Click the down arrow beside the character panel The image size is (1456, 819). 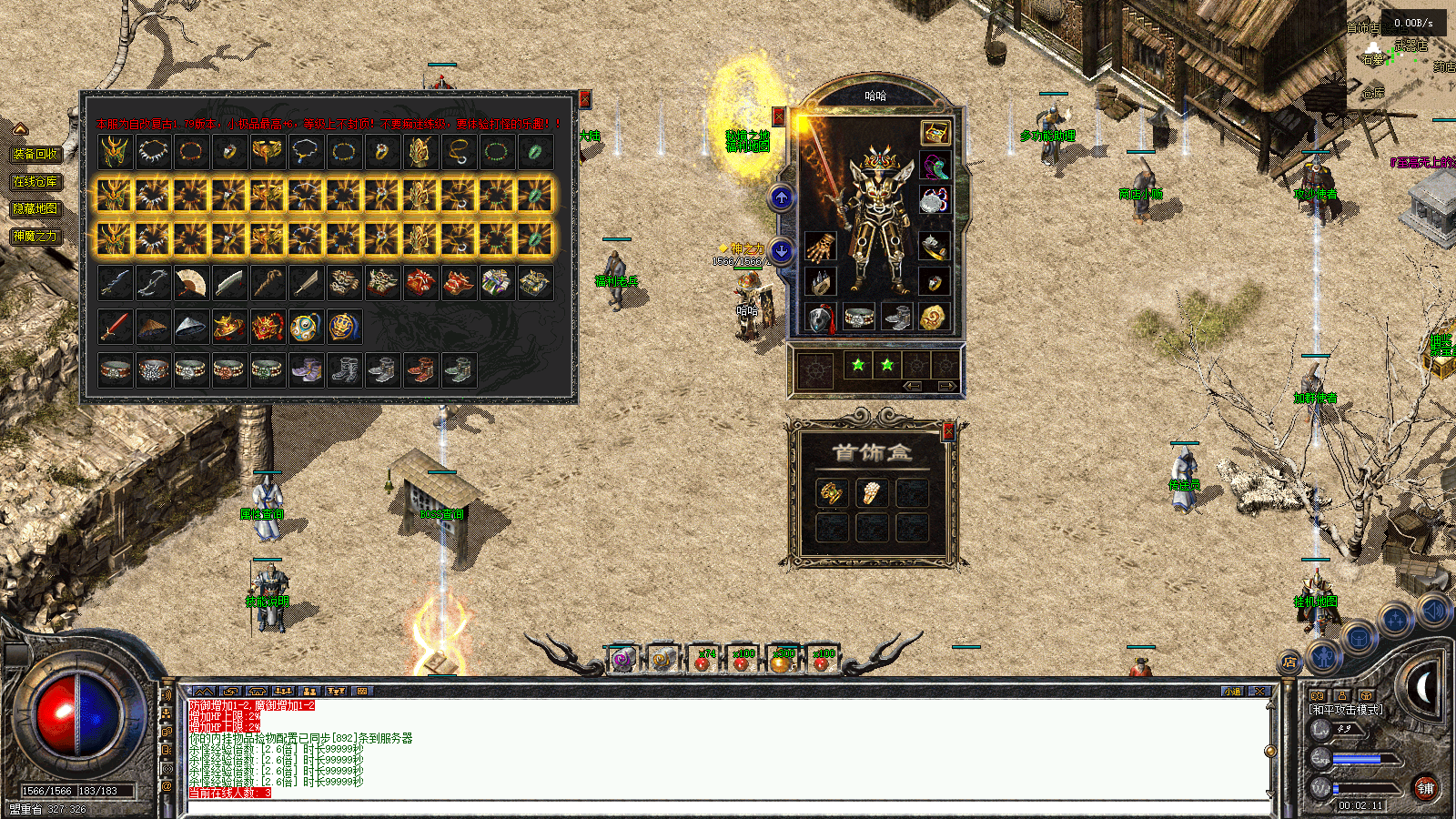[782, 249]
